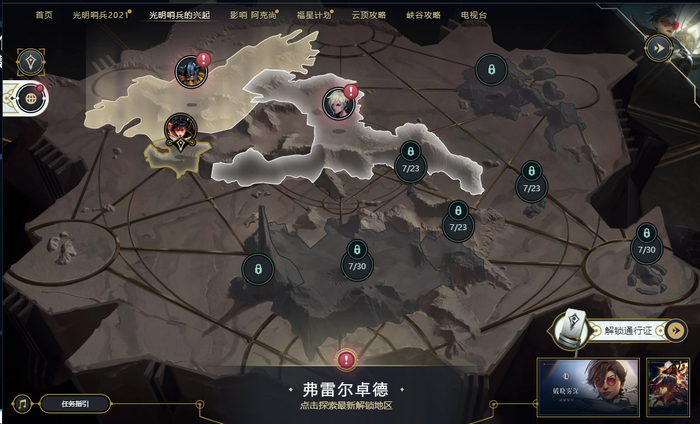Open the 影哨 阿克尚 tab
Screen dimensions: 700x424
(x=252, y=16)
